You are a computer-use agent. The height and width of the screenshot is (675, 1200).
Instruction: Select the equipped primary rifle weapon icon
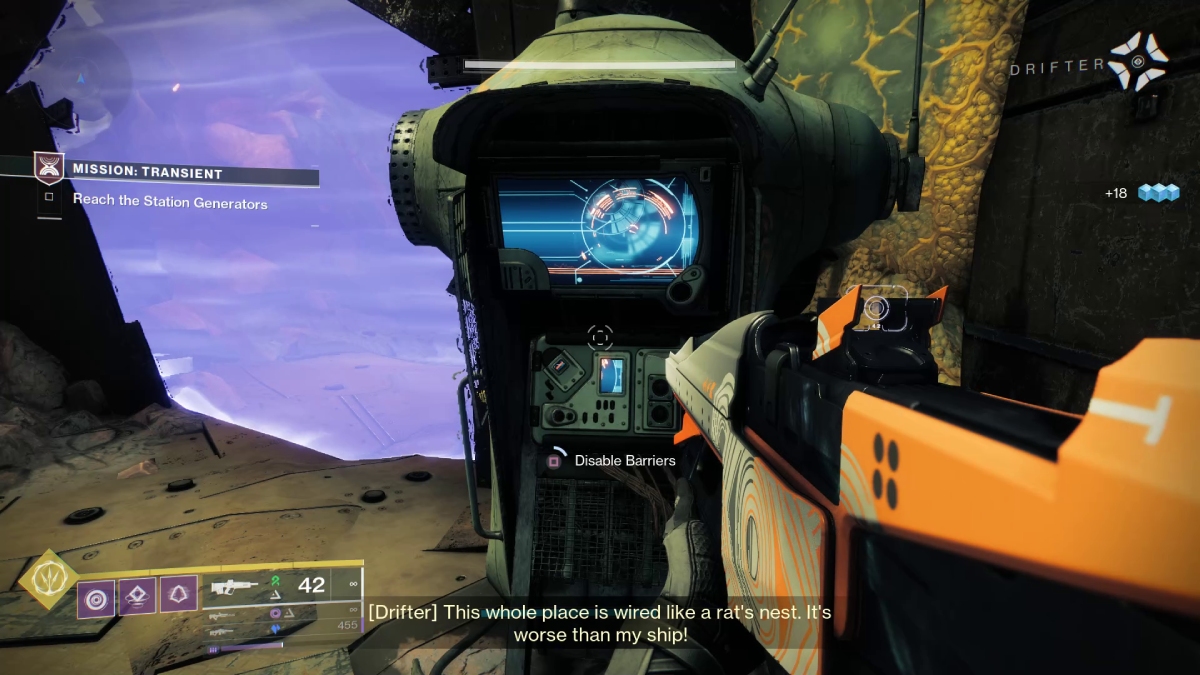click(236, 587)
